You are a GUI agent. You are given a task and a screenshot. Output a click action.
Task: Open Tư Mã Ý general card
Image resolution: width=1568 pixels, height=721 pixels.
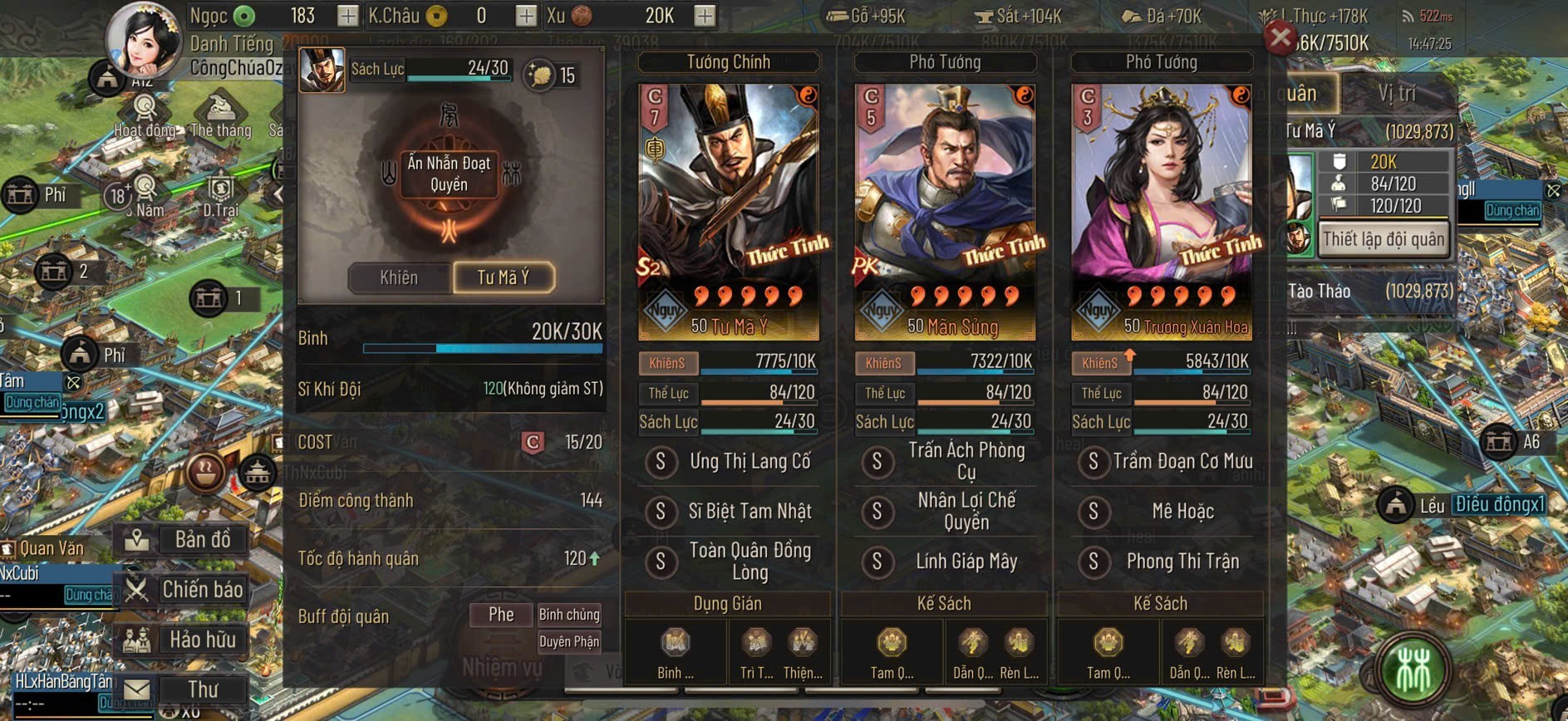[728, 212]
